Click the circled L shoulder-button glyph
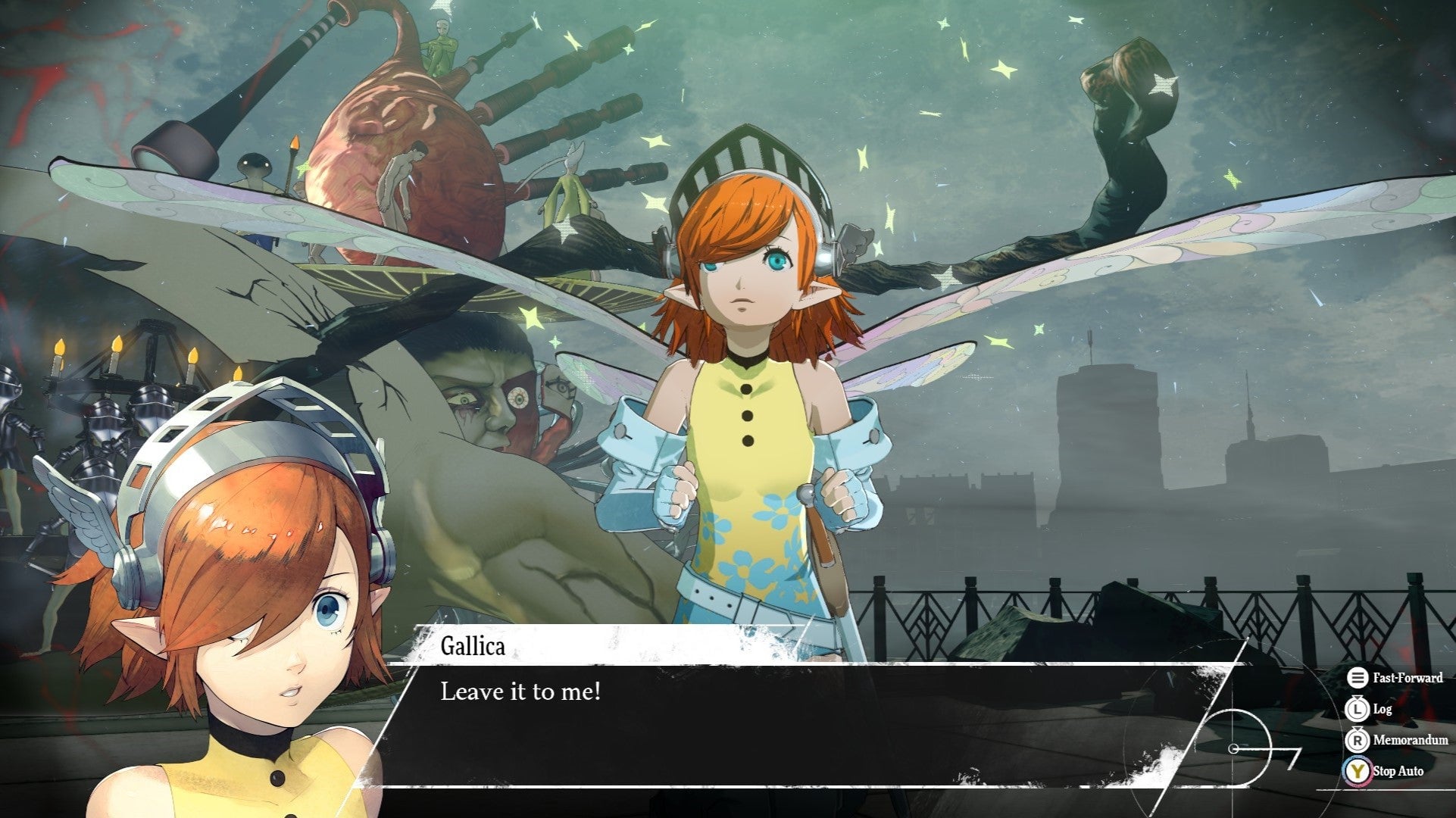 tap(1357, 709)
